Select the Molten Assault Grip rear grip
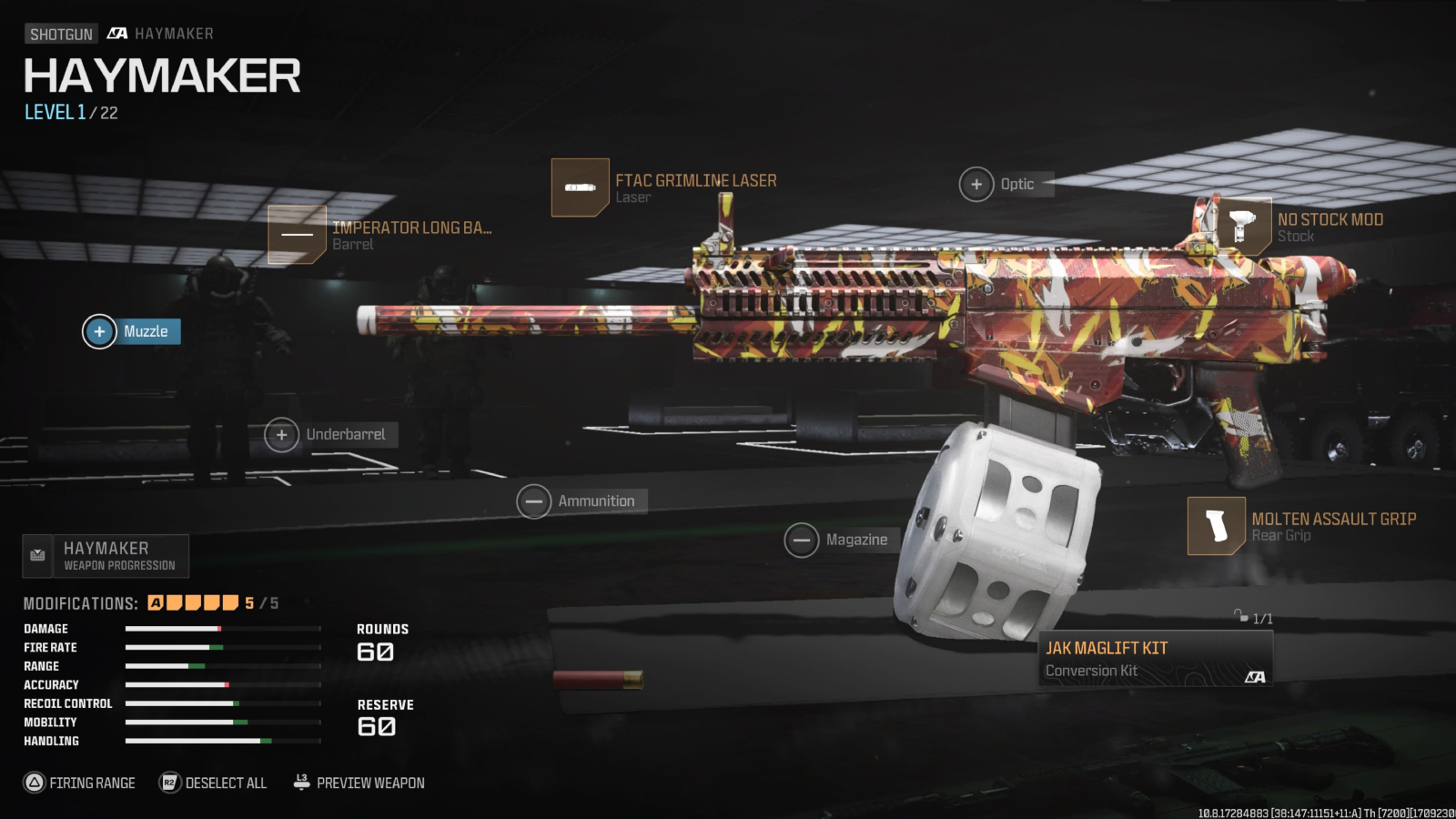This screenshot has height=819, width=1456. (x=1217, y=526)
